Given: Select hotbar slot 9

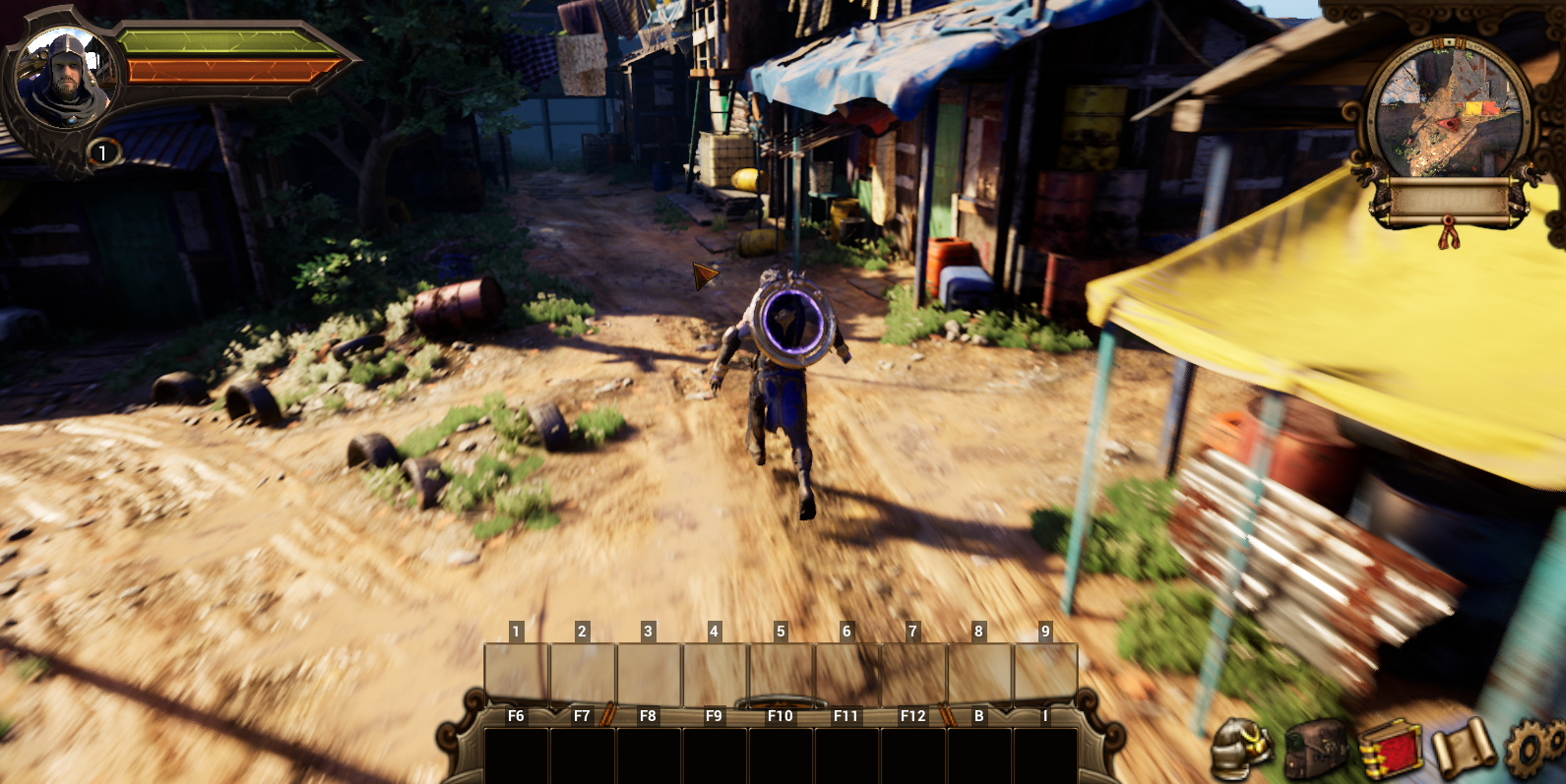Looking at the screenshot, I should click(x=1045, y=669).
